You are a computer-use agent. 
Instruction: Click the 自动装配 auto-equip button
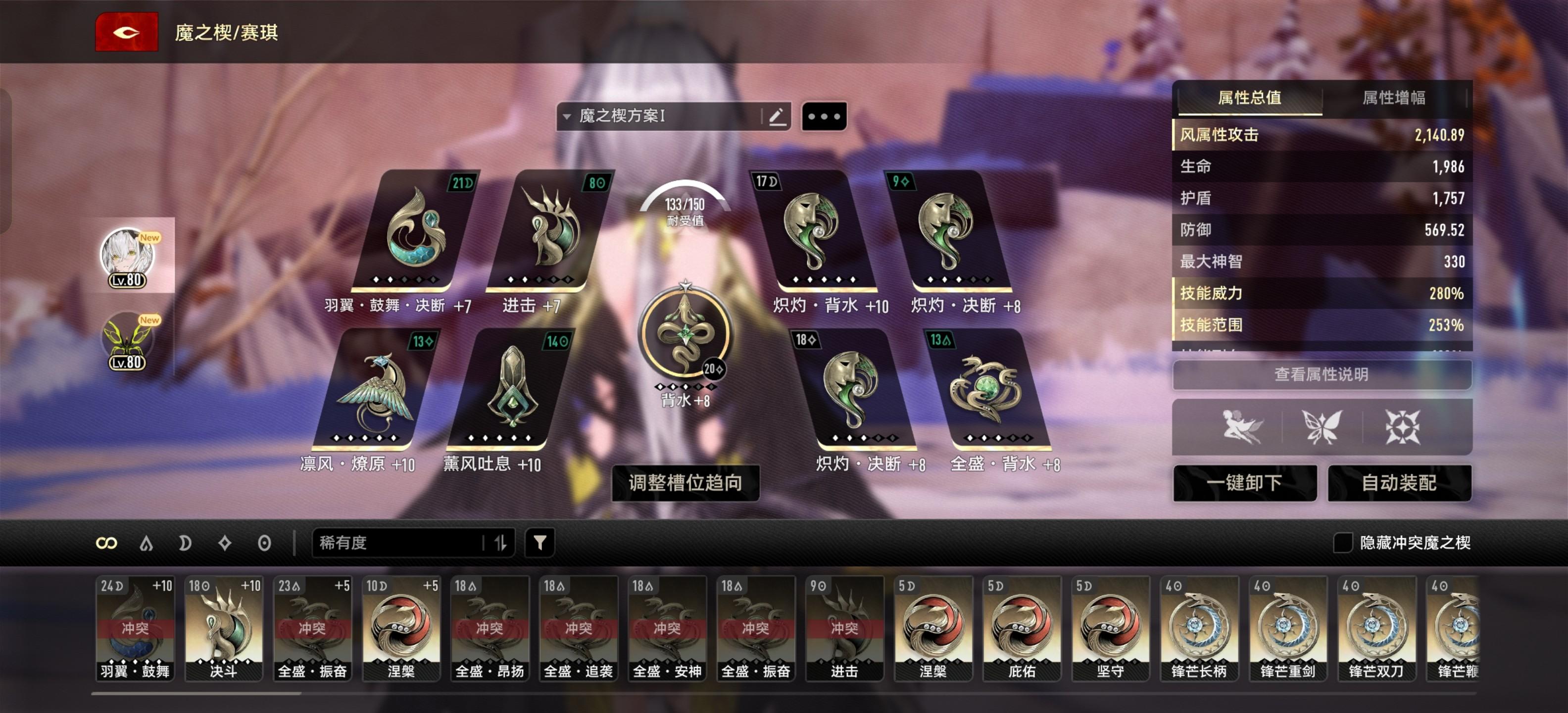[x=1399, y=483]
